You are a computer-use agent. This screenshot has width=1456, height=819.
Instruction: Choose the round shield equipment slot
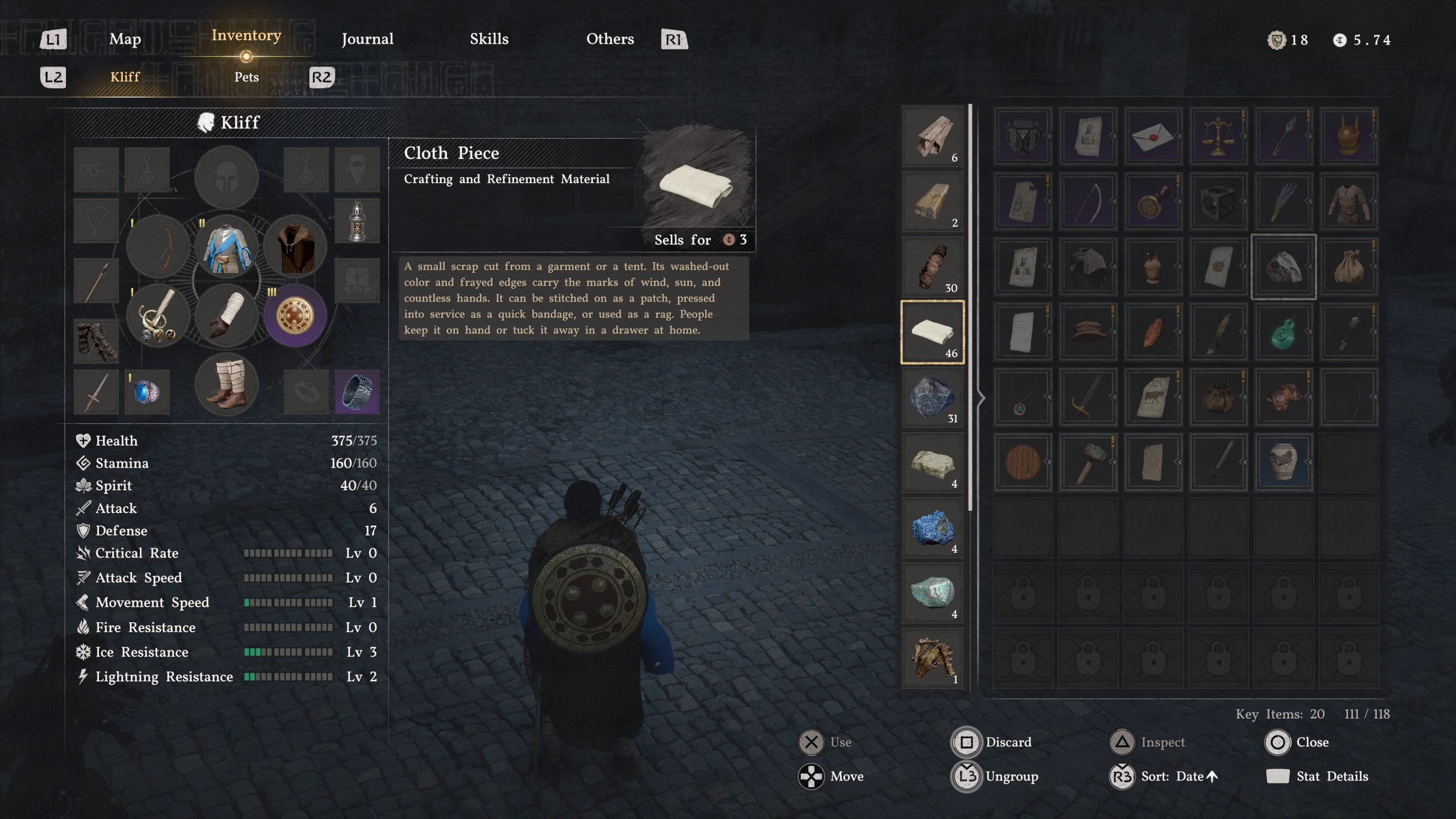pyautogui.click(x=295, y=316)
